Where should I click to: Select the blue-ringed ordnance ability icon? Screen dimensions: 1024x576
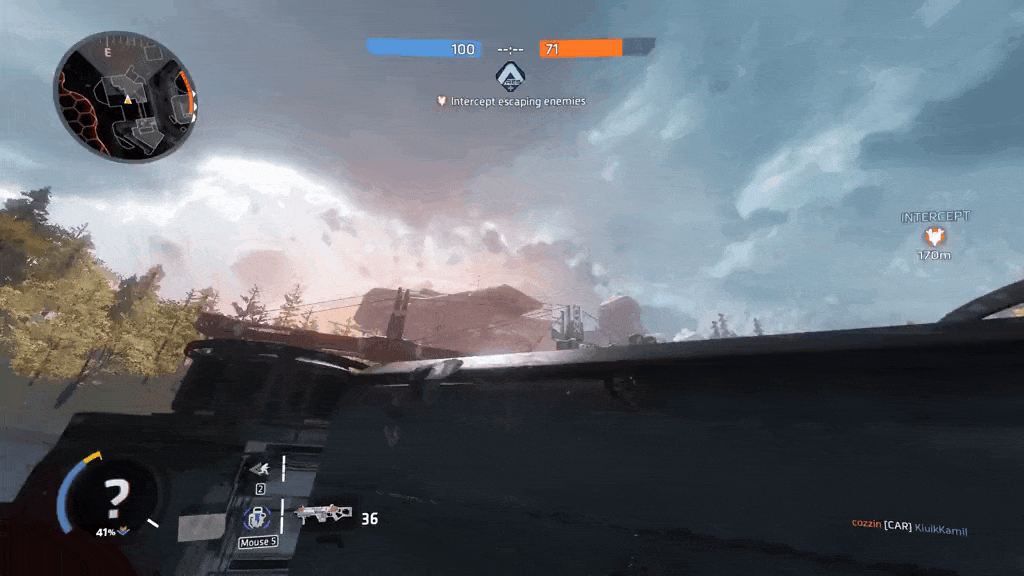click(x=257, y=518)
